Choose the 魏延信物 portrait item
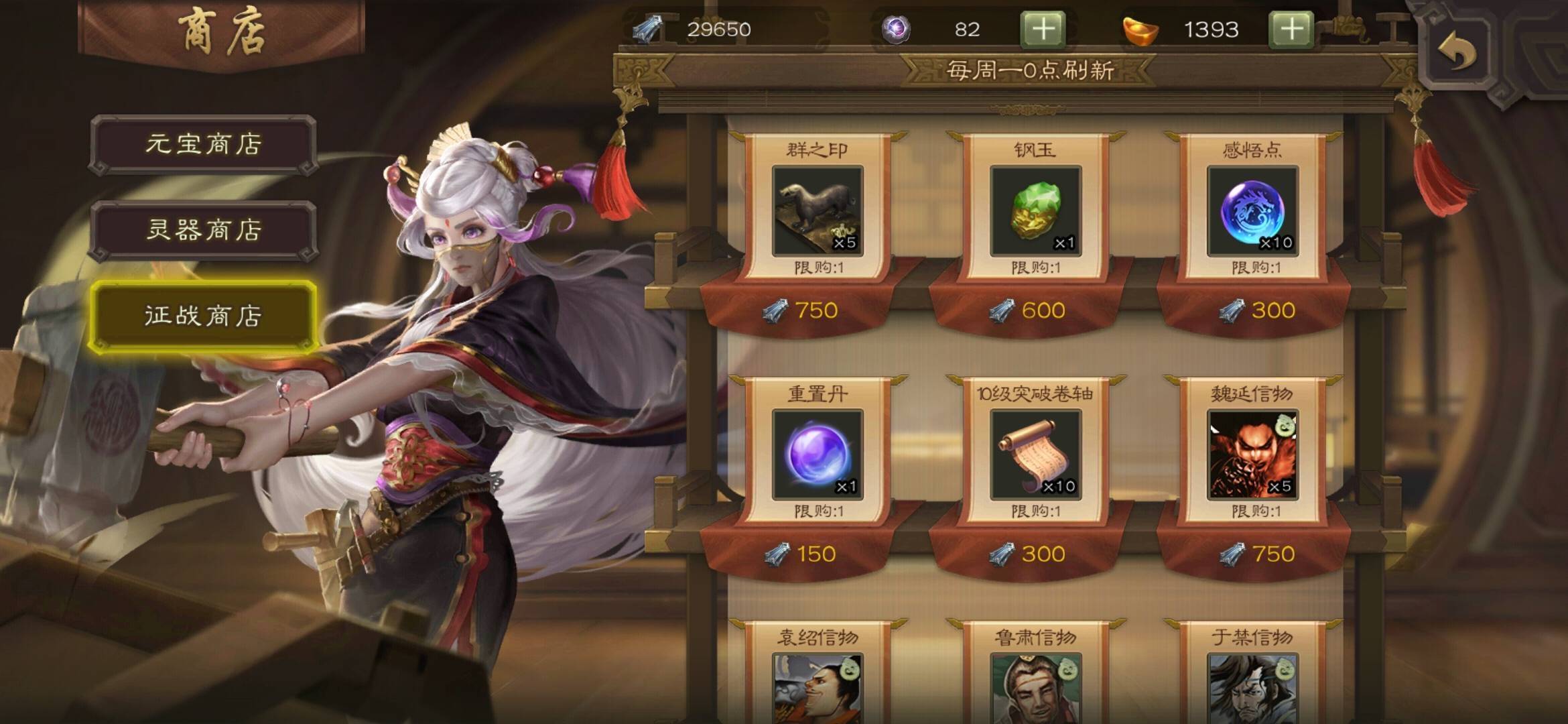 1252,455
